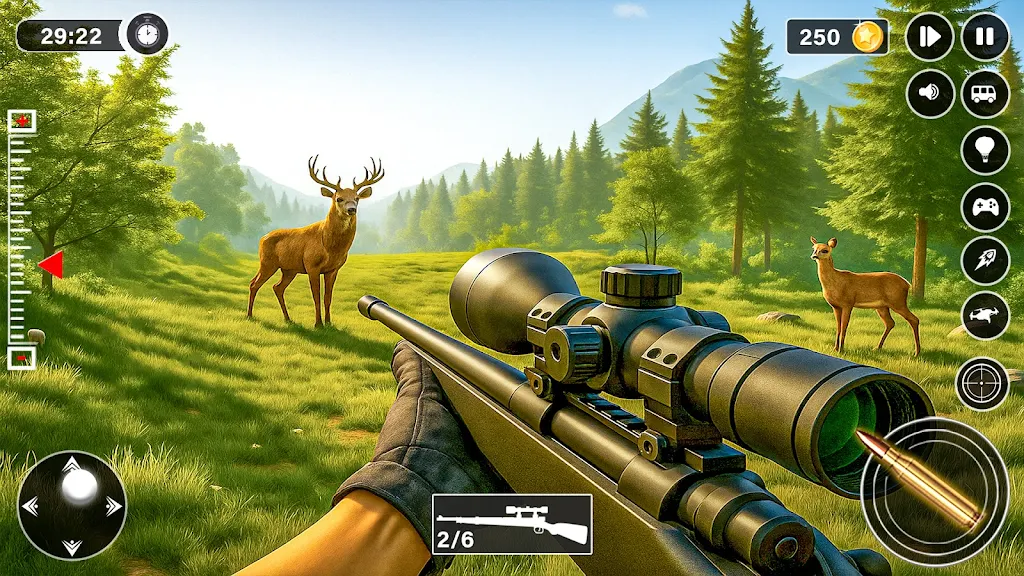Tap the skip-forward button
Viewport: 1024px width, 576px height.
(930, 37)
